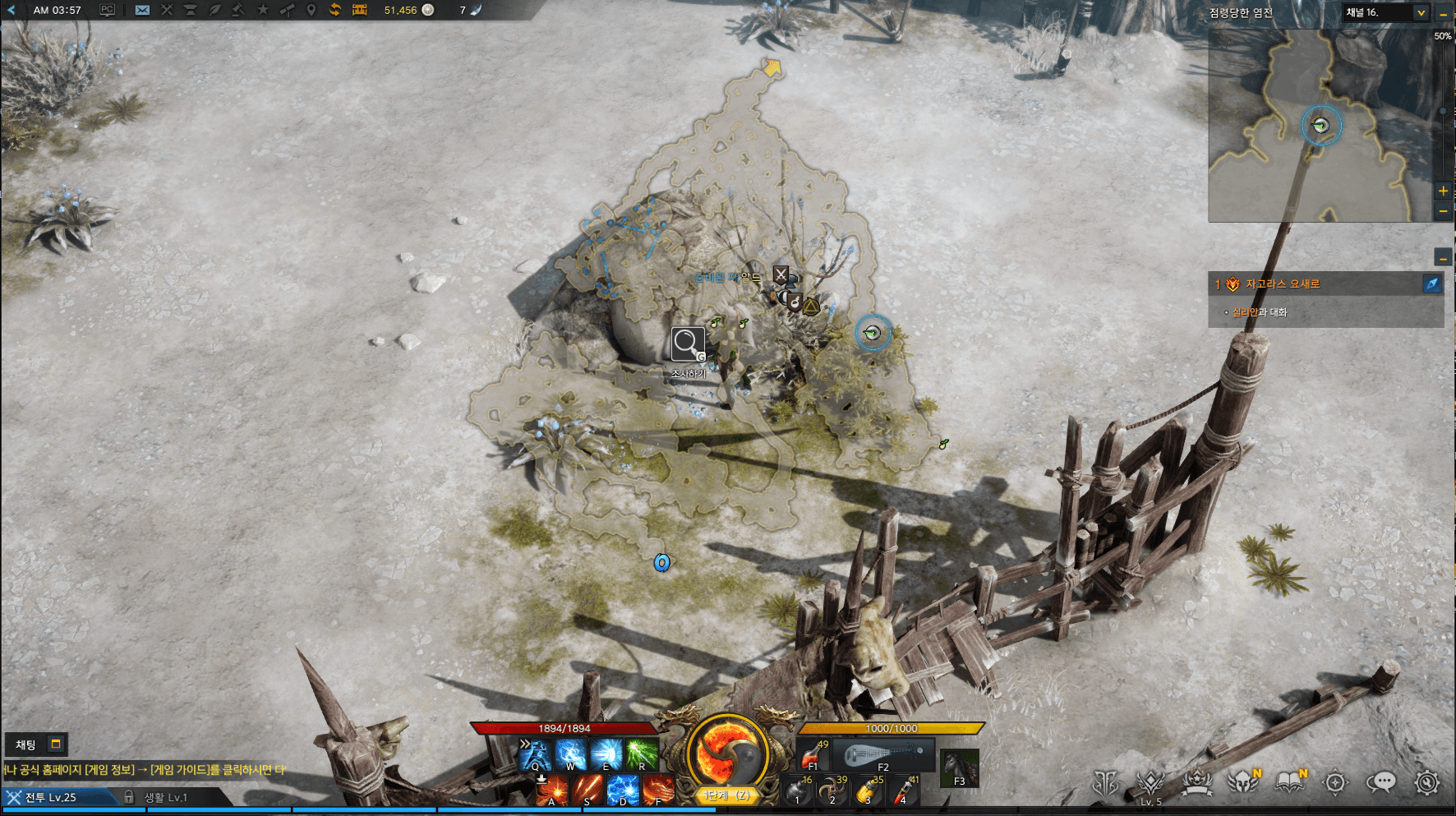1456x816 pixels.
Task: Use the shuriken item in slot 2
Action: pos(832,791)
